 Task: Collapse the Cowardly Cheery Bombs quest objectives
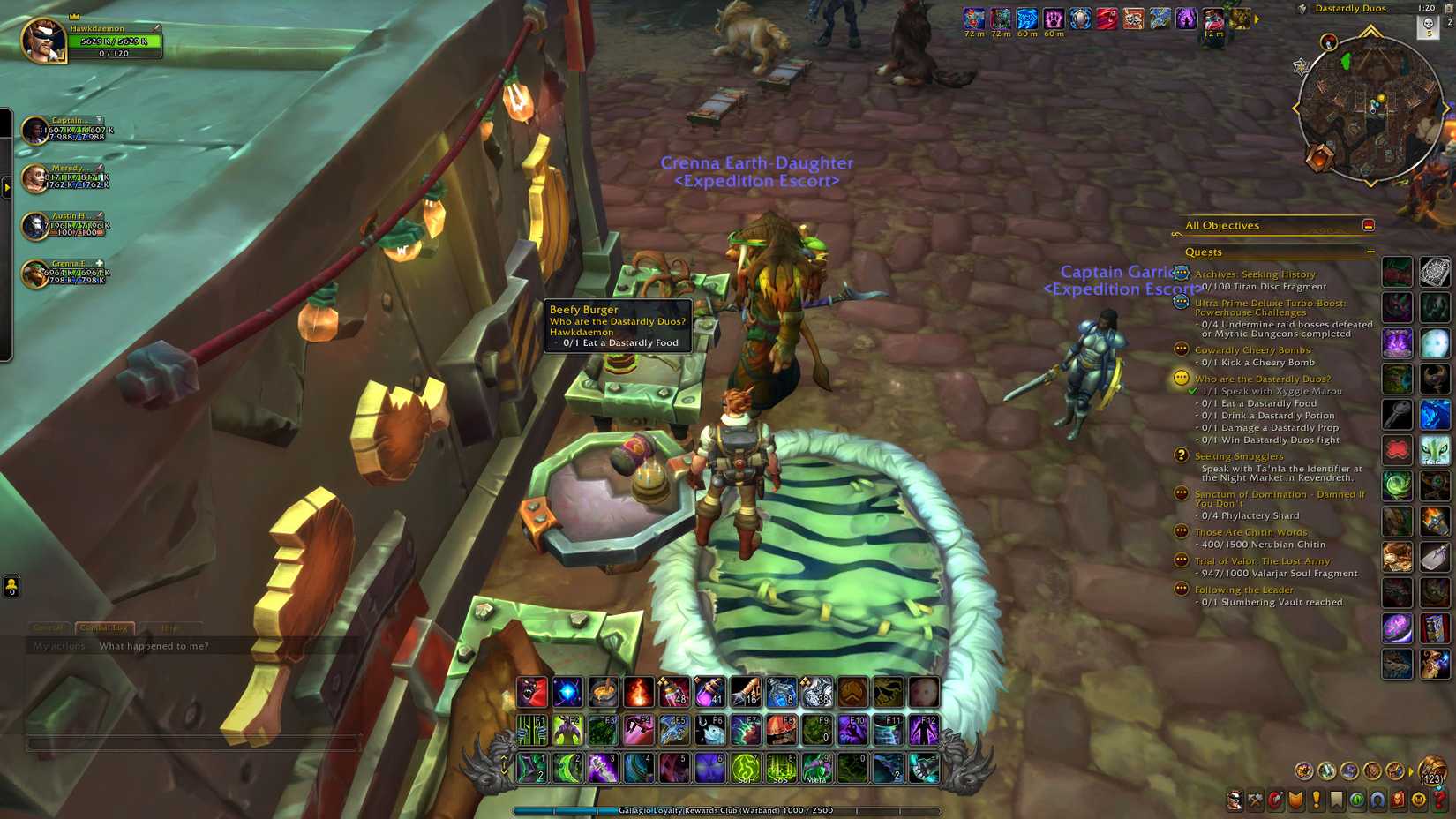1180,349
